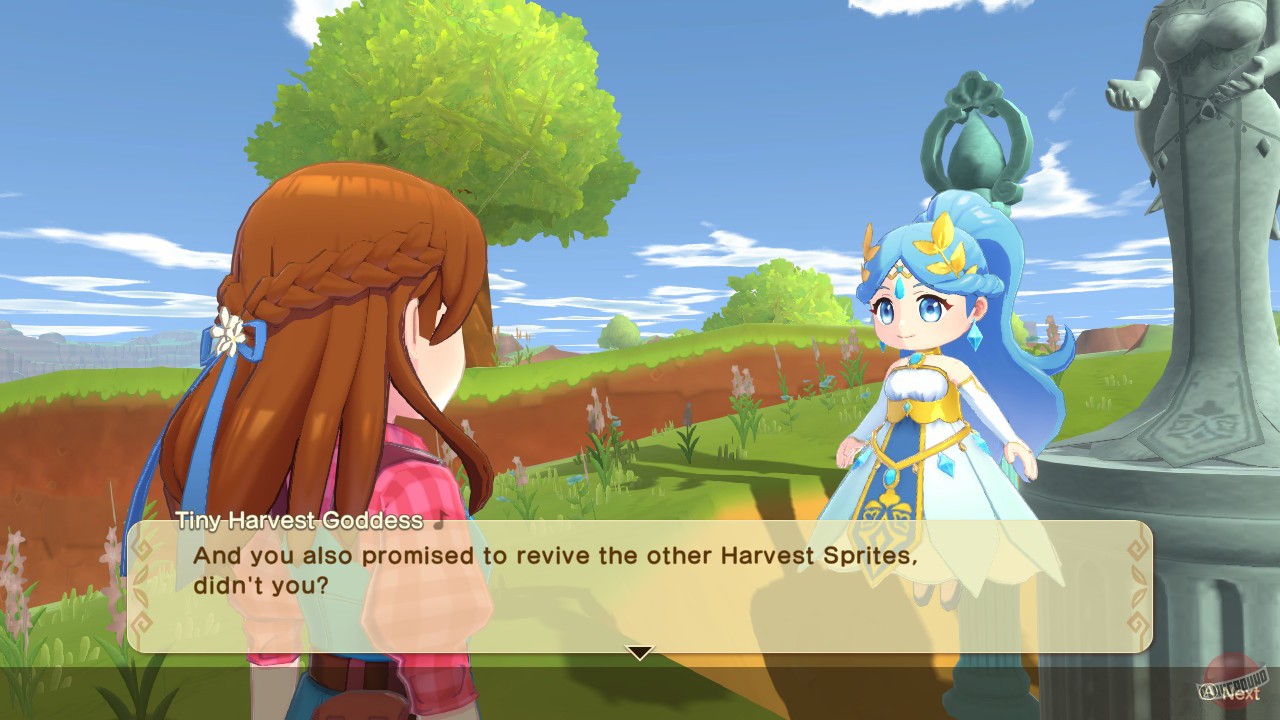Click the red NPWorld logo stamp
Image resolution: width=1280 pixels, height=720 pixels.
point(1228,680)
